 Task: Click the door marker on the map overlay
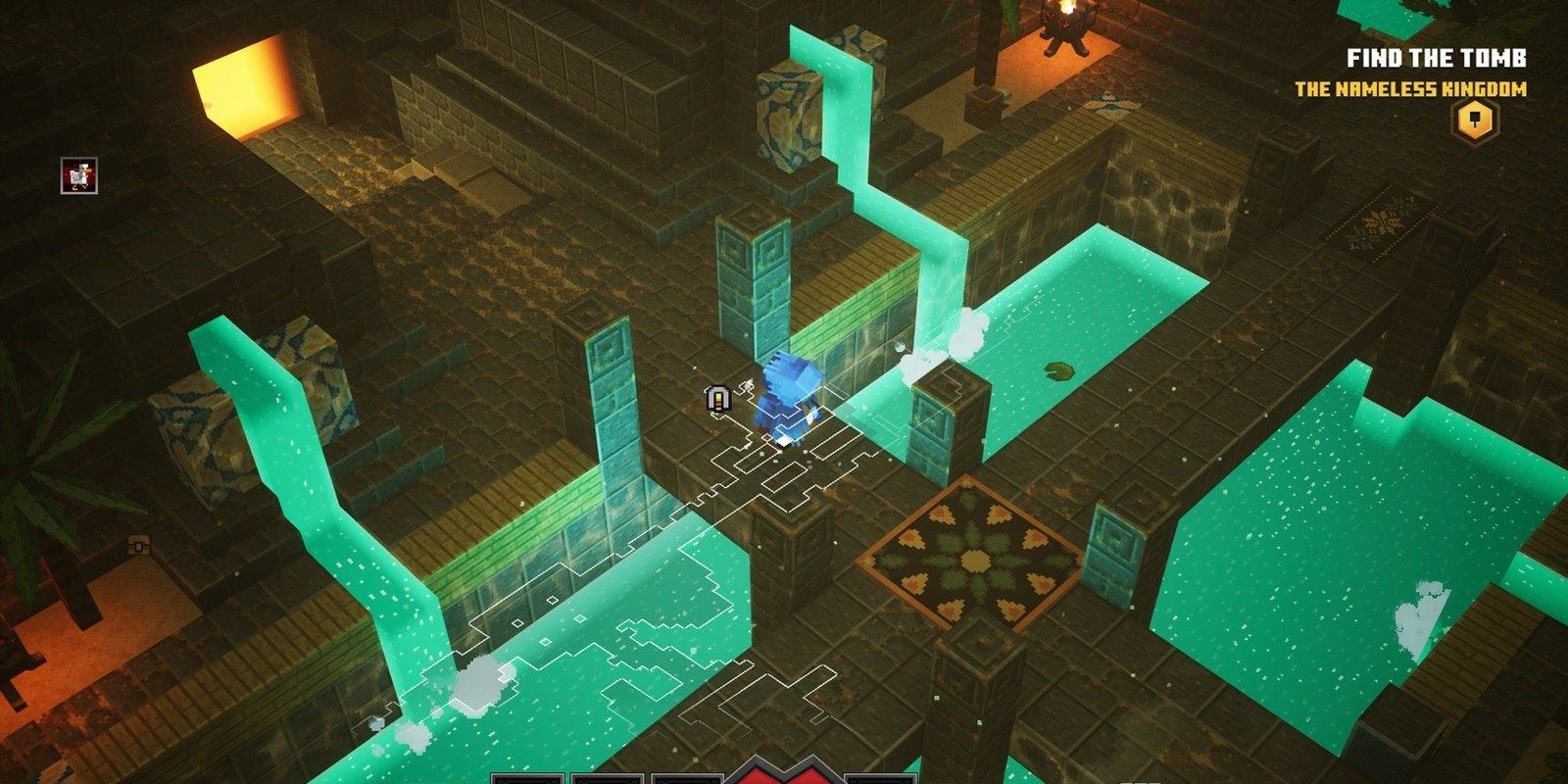[720, 397]
